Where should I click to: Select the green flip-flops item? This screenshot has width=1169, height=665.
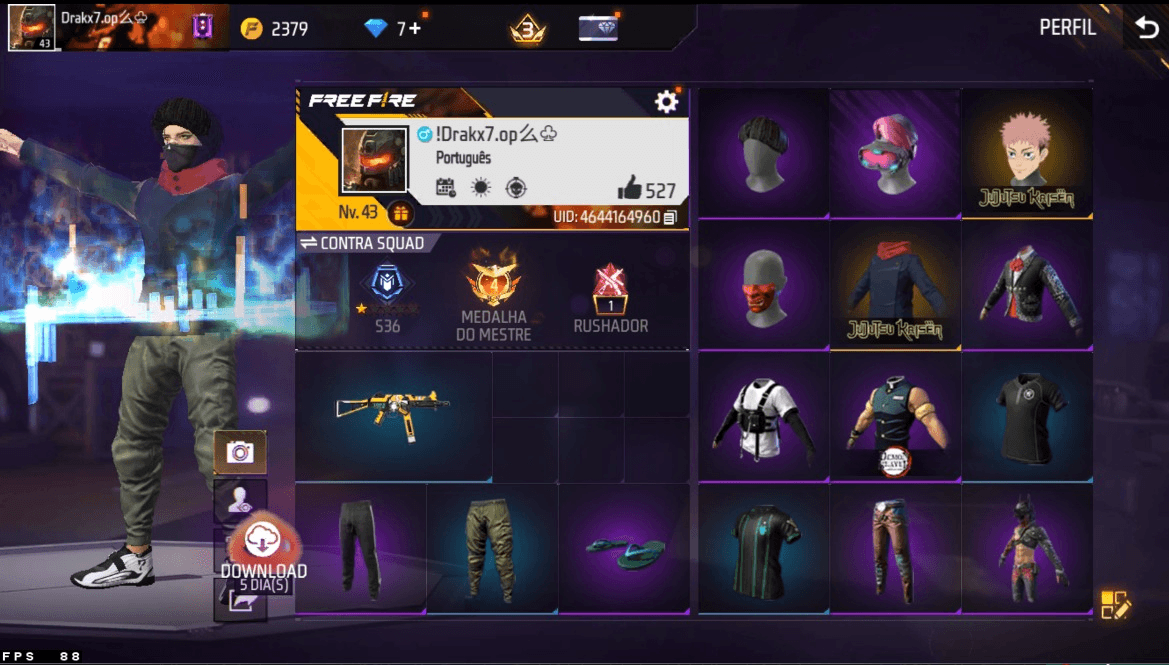coord(623,548)
